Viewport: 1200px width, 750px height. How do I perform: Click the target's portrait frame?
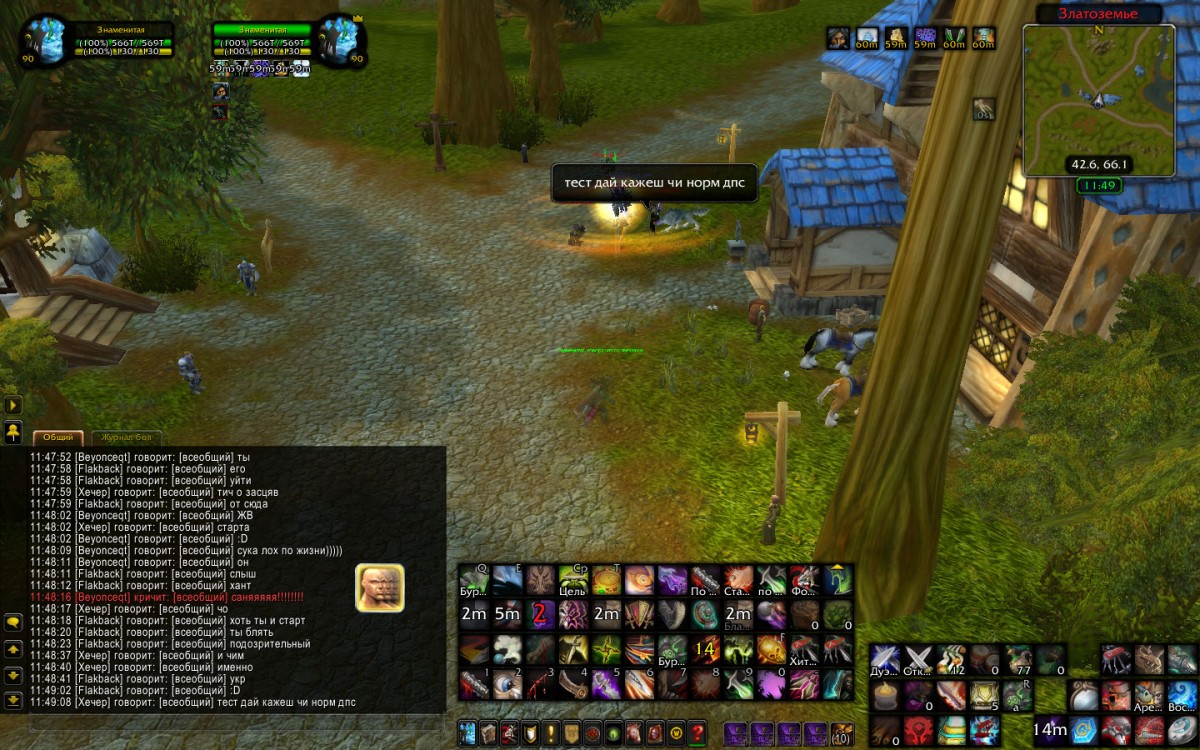tap(338, 40)
